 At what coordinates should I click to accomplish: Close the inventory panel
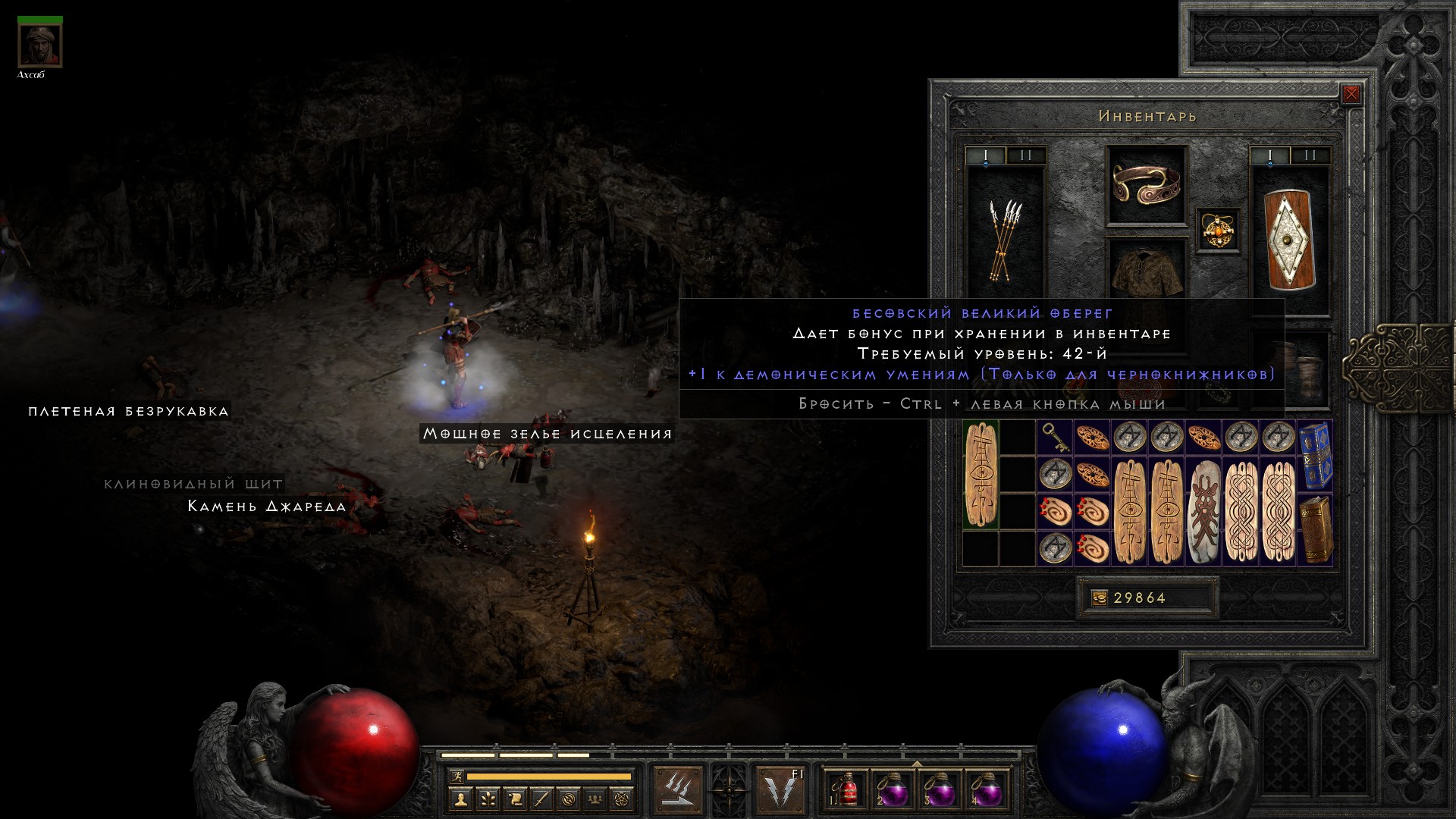coord(1351,95)
